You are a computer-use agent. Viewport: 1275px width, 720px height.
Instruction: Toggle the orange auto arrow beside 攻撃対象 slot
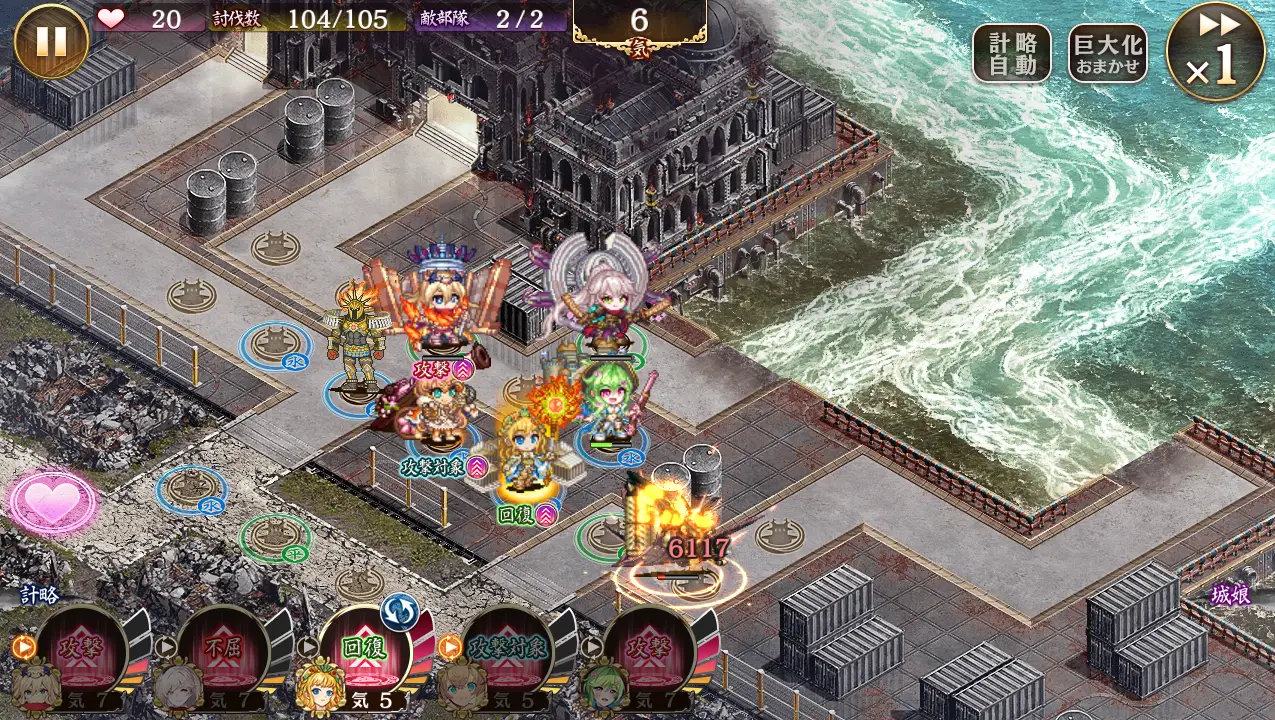(x=449, y=647)
